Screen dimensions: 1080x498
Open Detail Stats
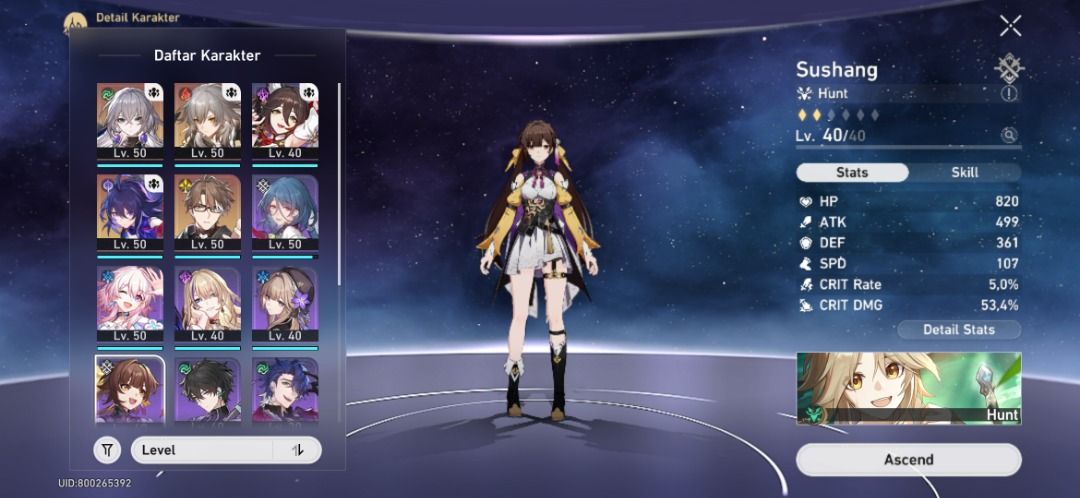959,329
